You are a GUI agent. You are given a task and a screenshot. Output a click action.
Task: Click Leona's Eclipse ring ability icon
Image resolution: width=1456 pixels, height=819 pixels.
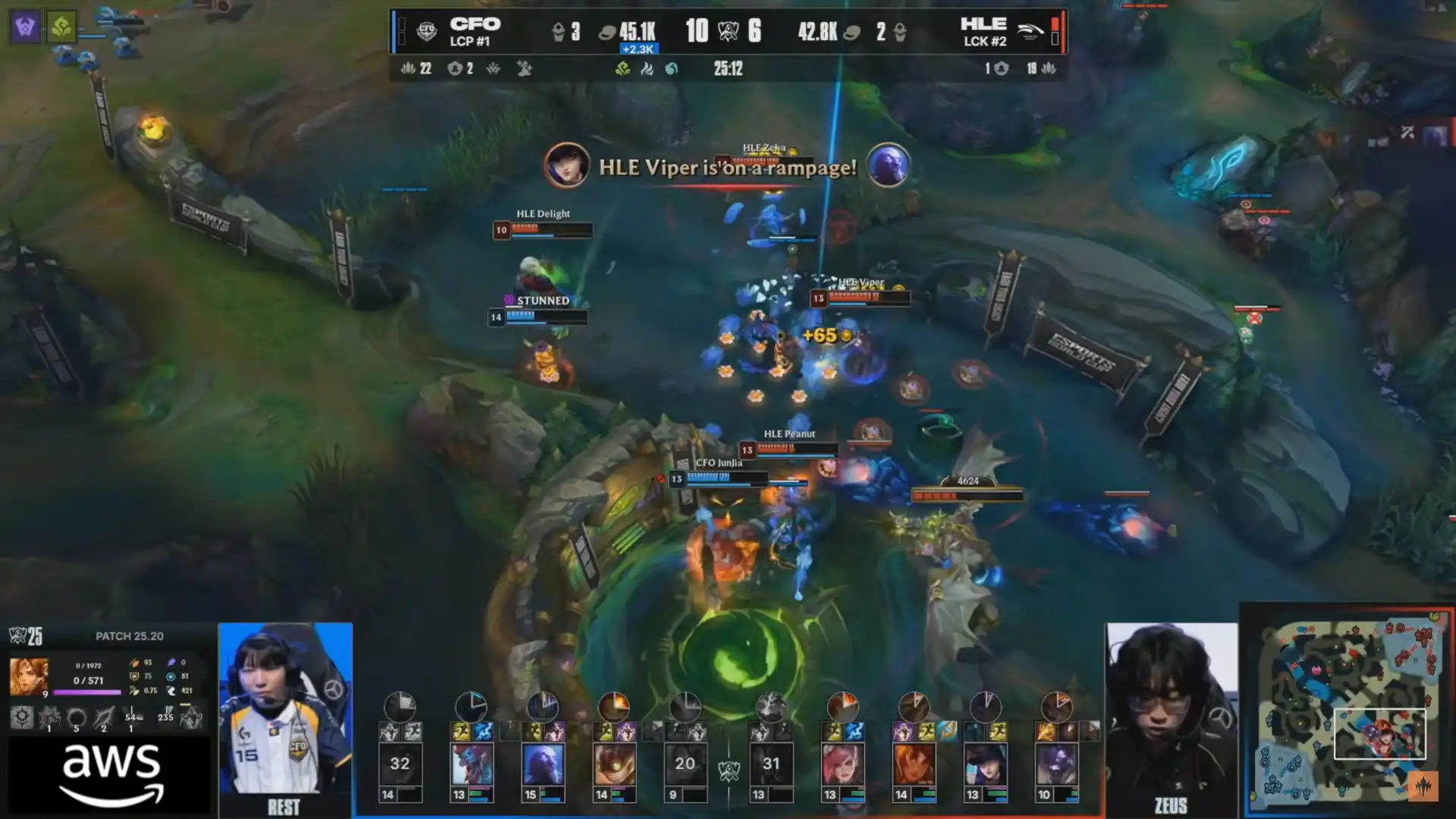click(76, 717)
